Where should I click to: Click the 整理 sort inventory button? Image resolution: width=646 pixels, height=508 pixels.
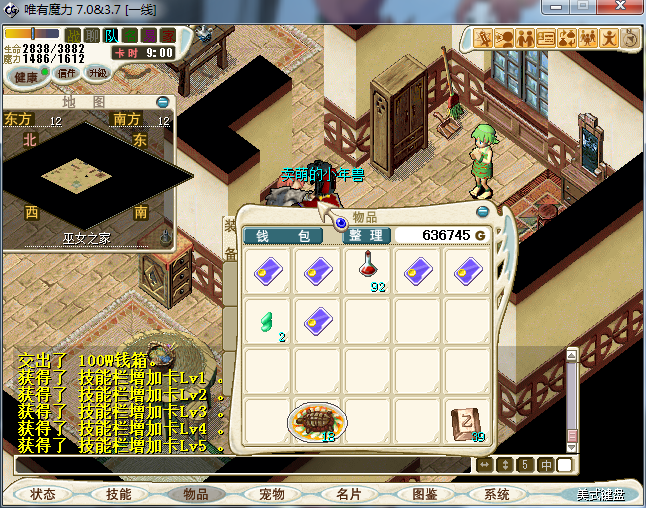tap(366, 236)
